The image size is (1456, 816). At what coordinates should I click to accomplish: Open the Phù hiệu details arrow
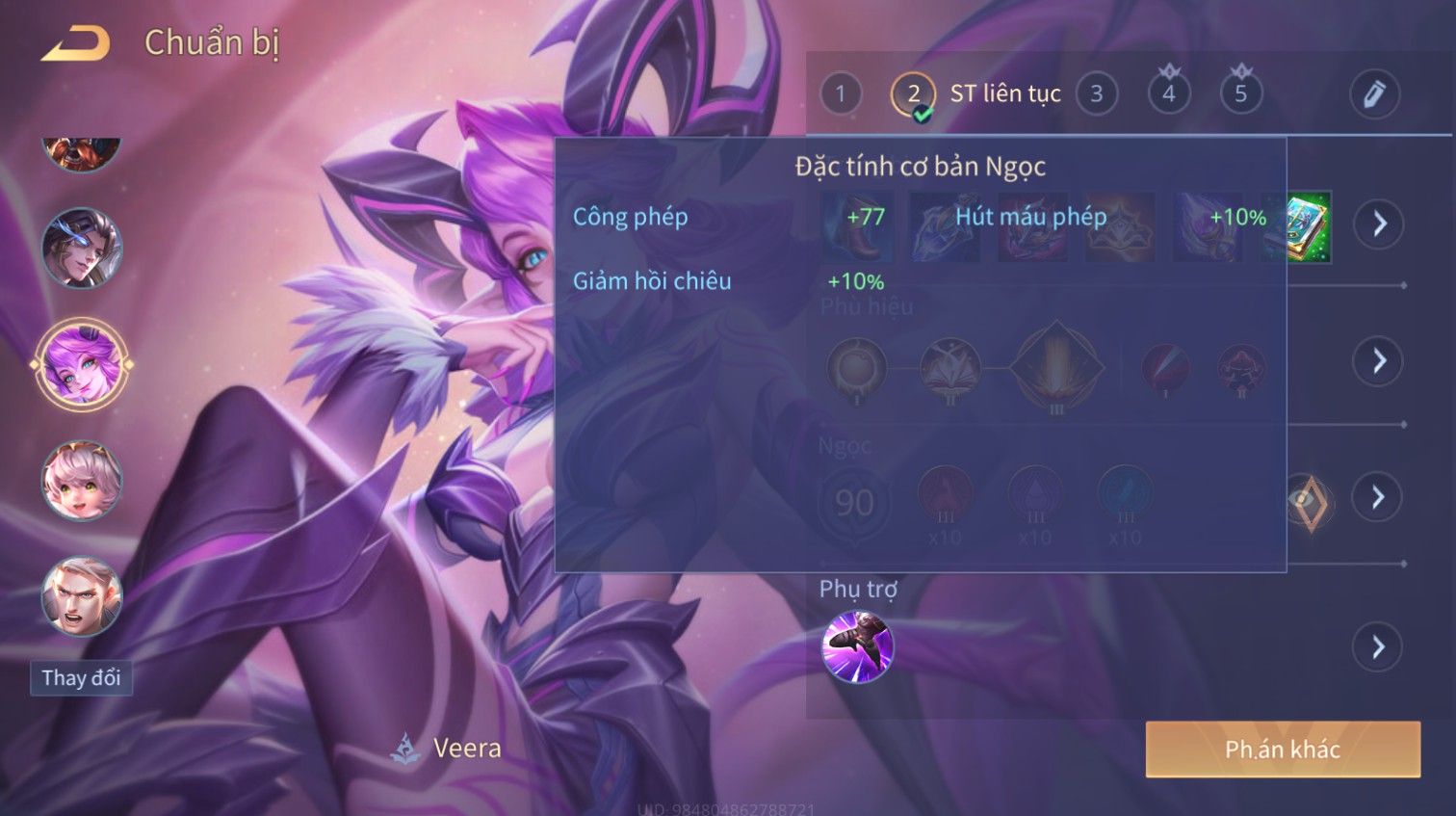[1379, 361]
